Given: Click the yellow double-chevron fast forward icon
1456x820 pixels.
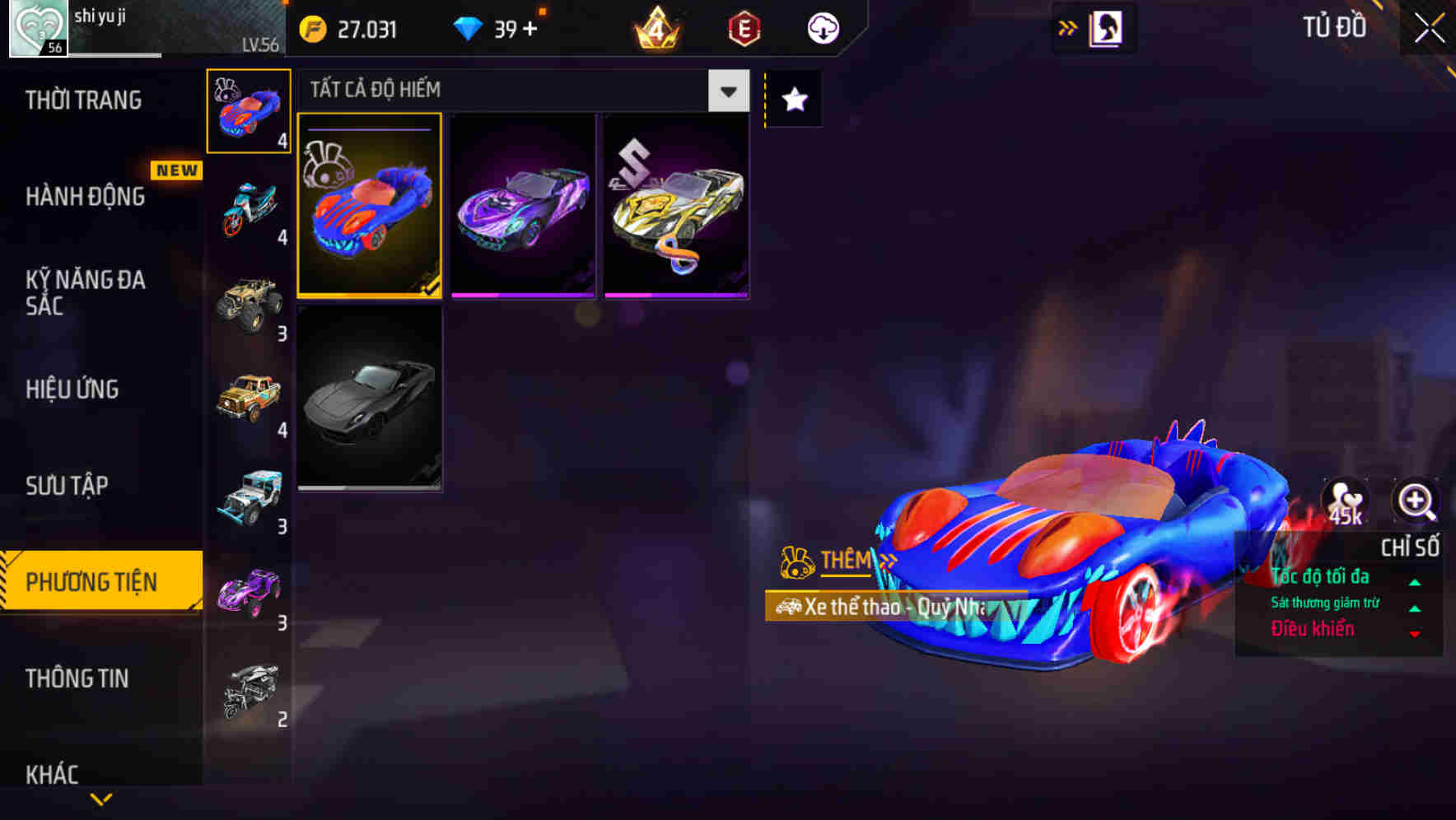Looking at the screenshot, I should pos(1067,27).
